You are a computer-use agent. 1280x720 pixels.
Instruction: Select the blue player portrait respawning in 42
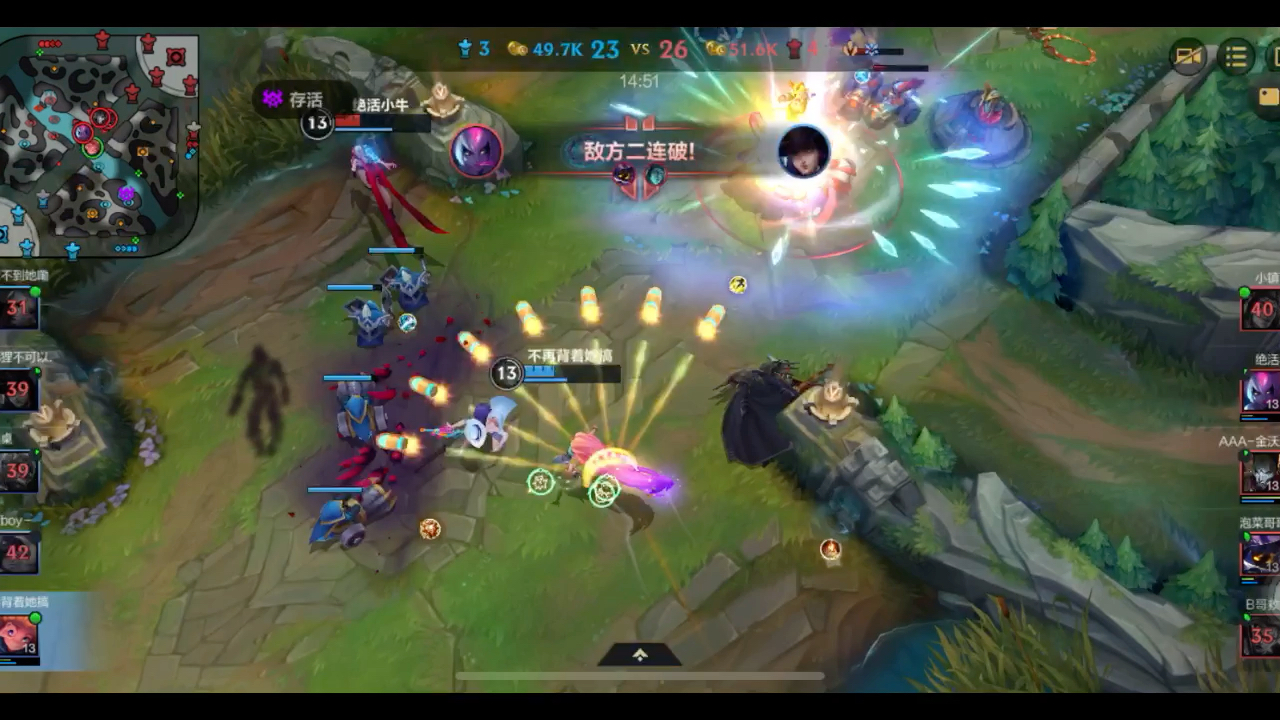[x=18, y=552]
